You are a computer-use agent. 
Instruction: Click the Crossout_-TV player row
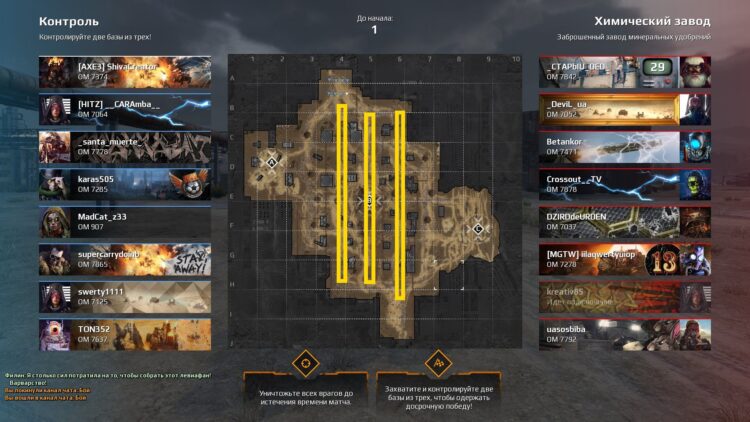(624, 184)
